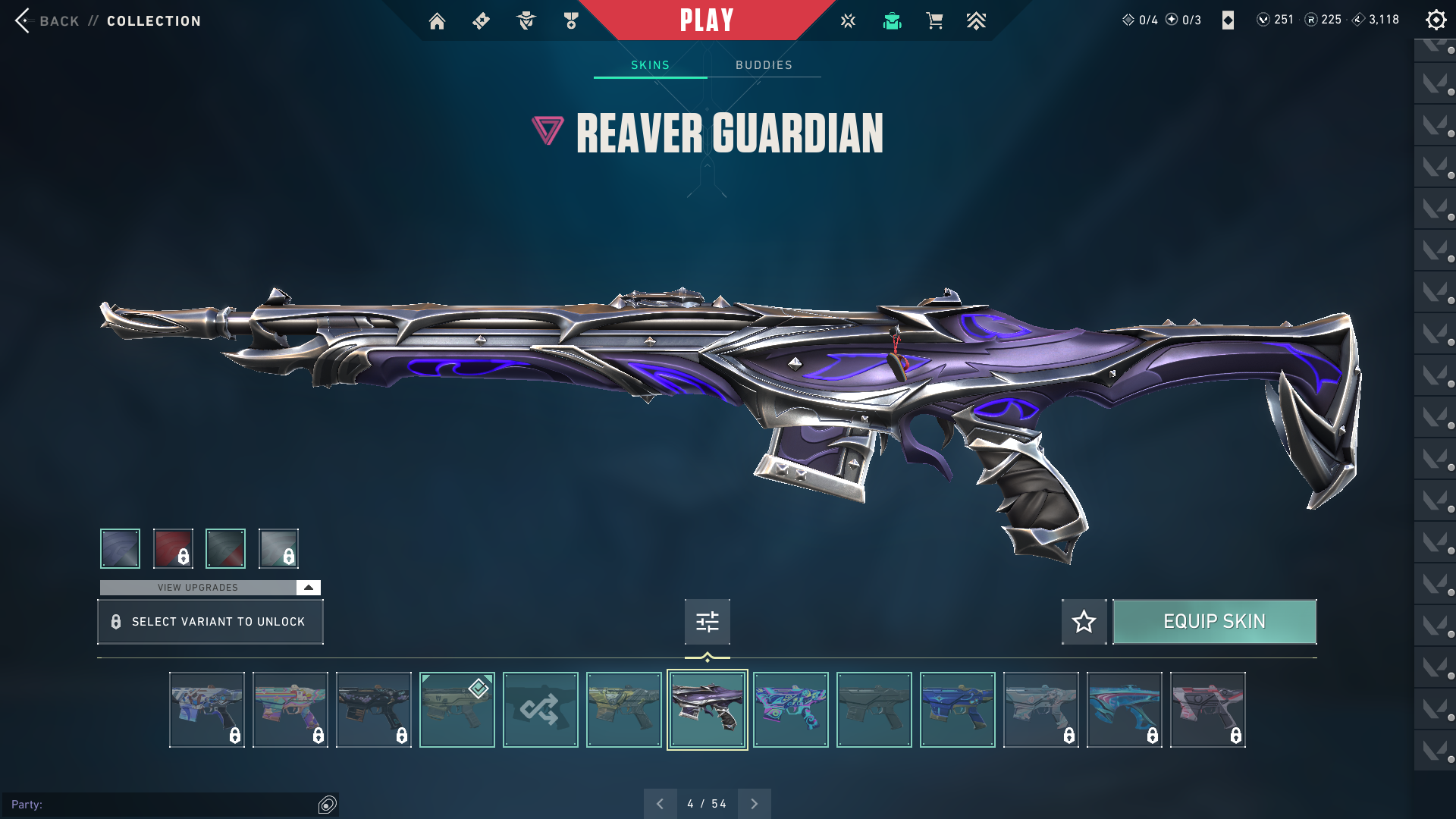Choose the locked white variant swatch

278,548
